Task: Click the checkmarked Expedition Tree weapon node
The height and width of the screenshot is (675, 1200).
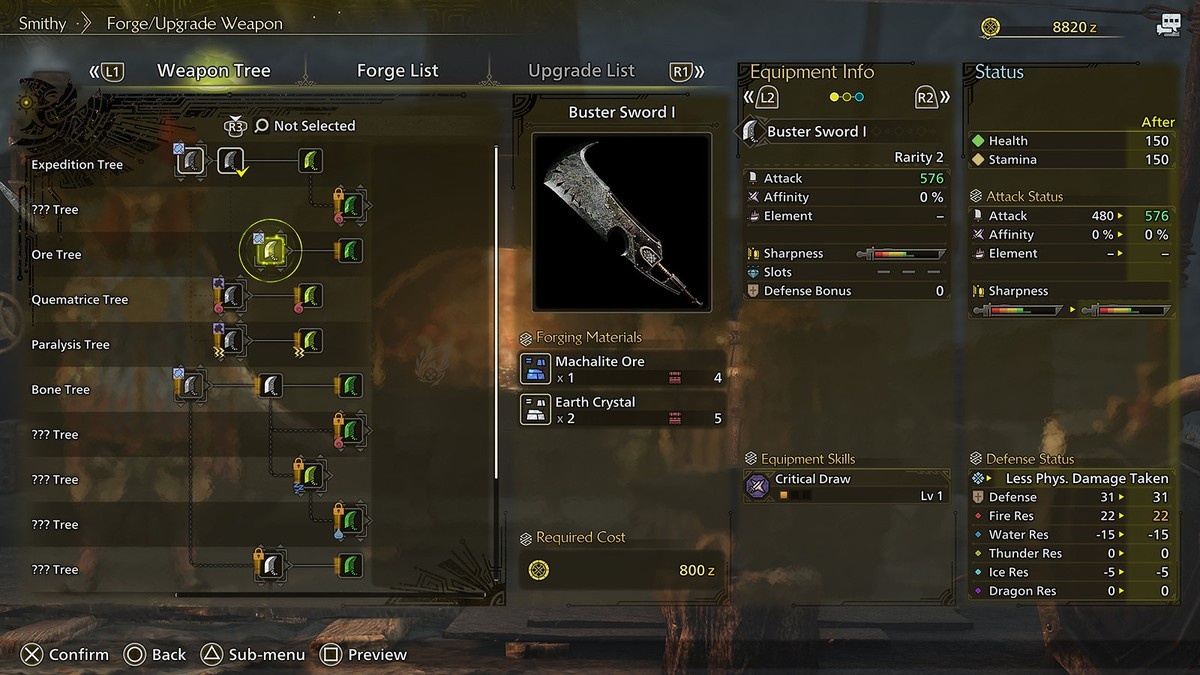Action: 232,161
